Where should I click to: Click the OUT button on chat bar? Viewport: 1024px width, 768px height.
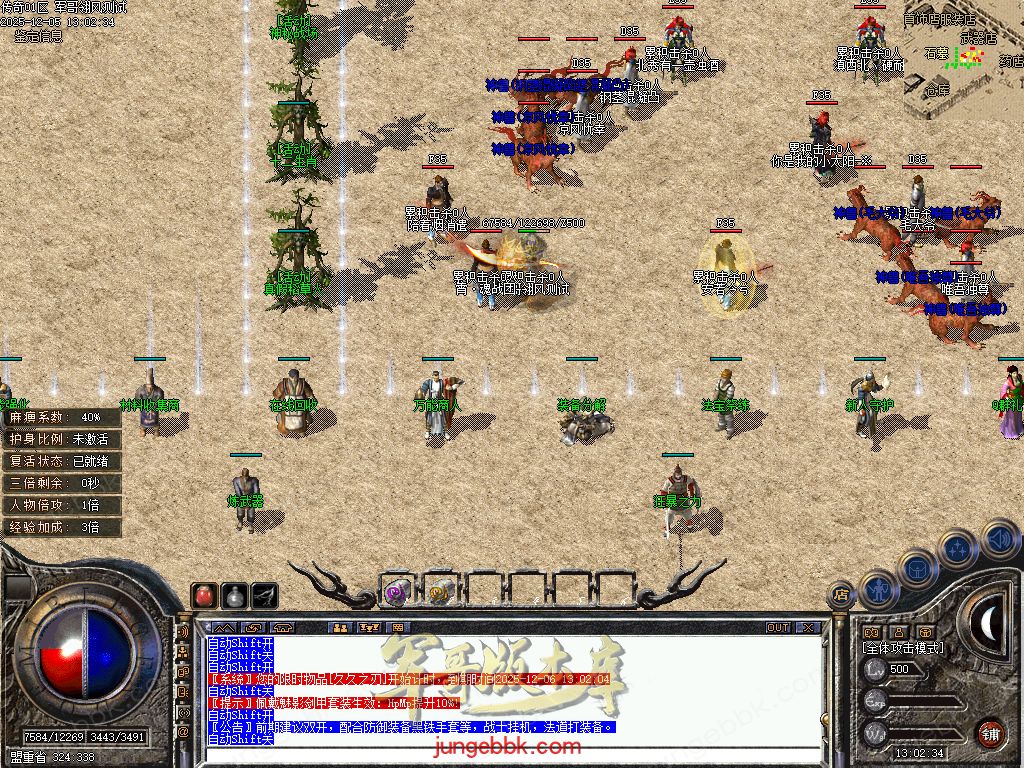tap(778, 628)
